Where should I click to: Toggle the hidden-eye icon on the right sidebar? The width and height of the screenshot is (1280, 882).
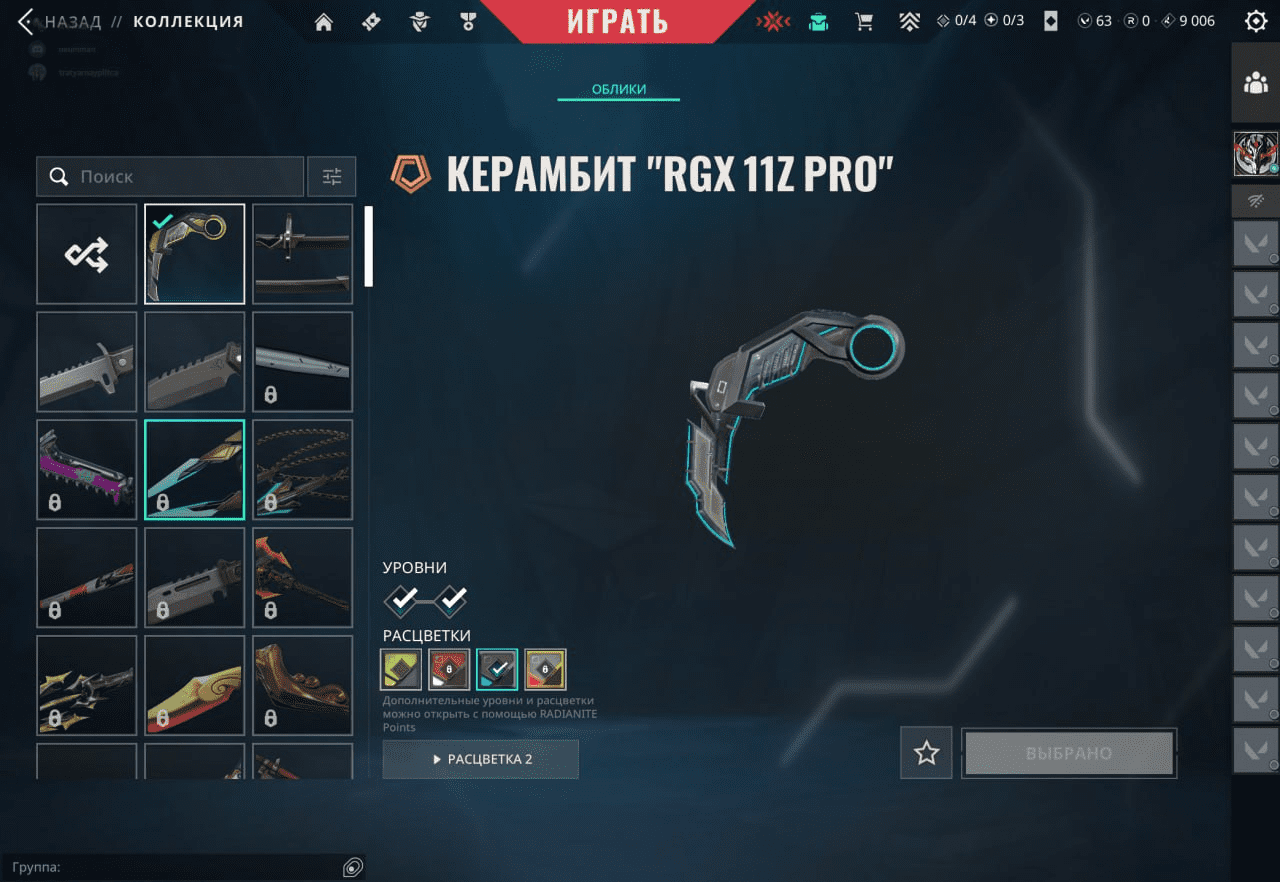(1254, 200)
